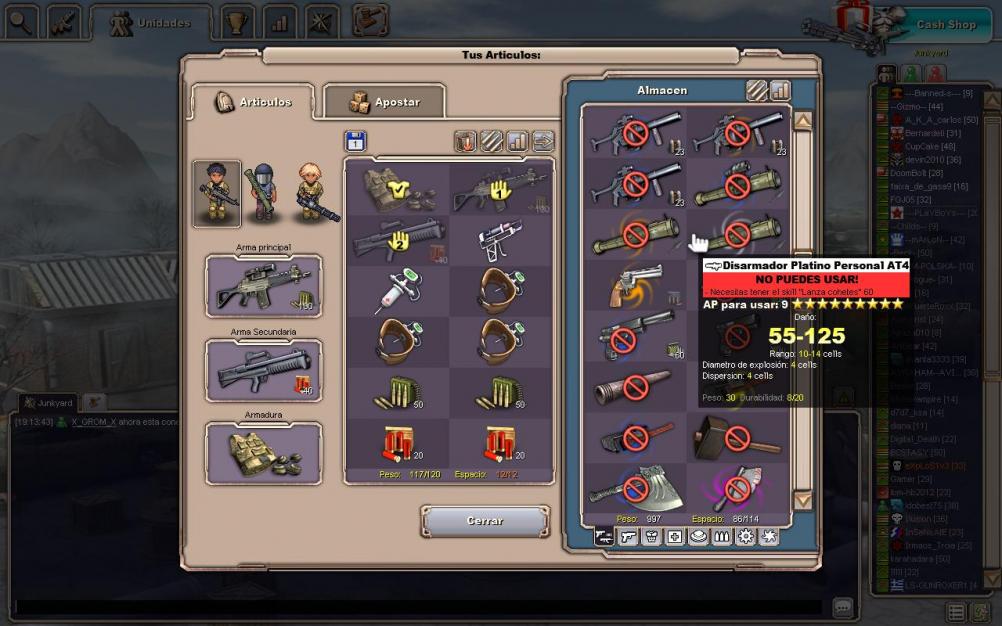Select the syringe item in inventory
The image size is (1002, 626).
pos(397,290)
